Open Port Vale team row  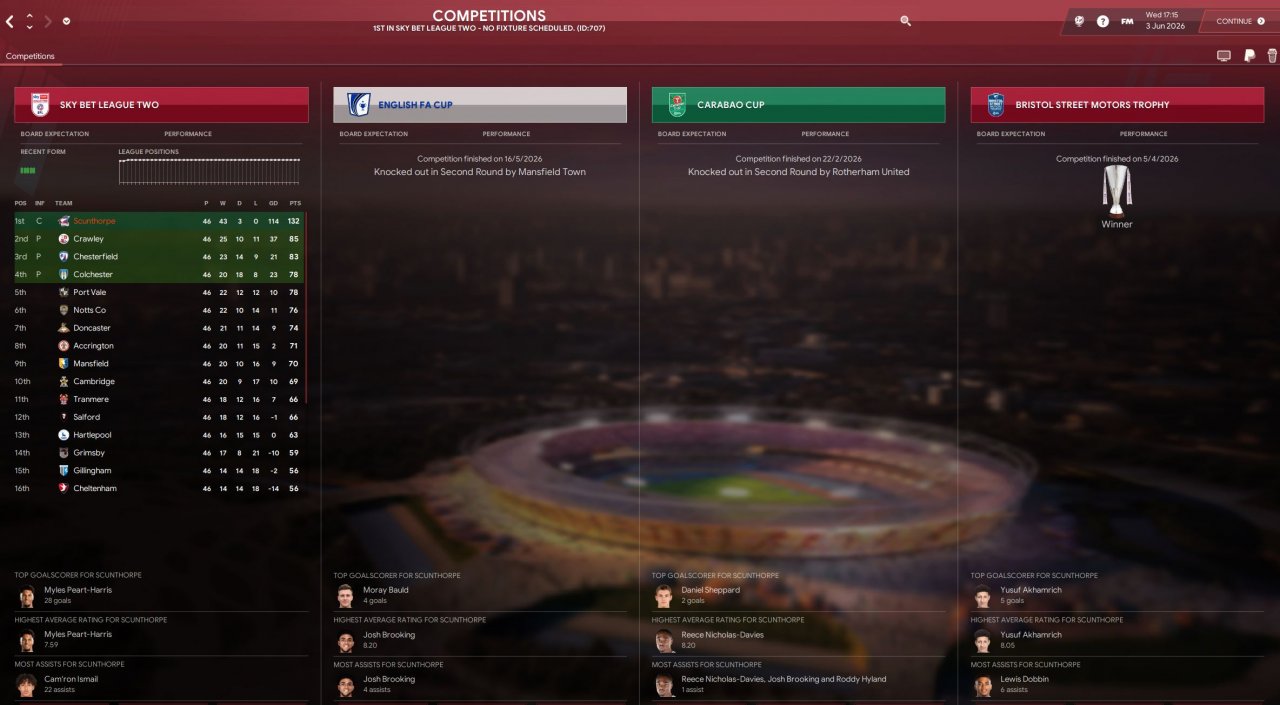coord(89,292)
